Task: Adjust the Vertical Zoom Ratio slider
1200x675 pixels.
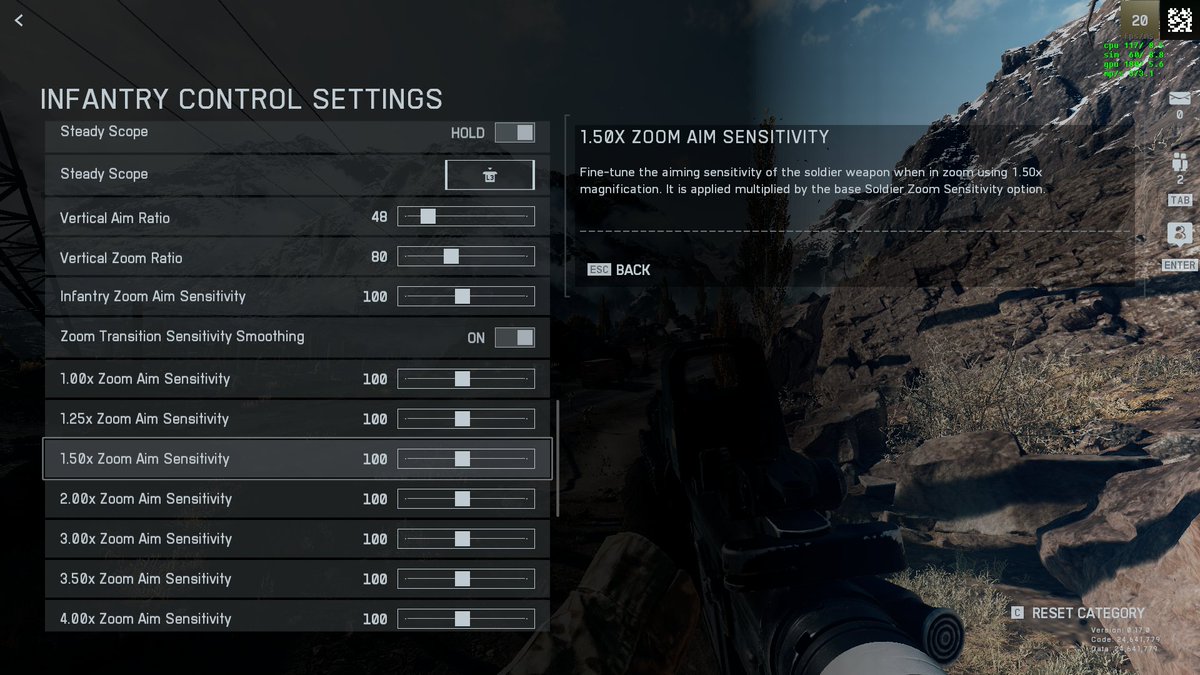Action: coord(451,257)
